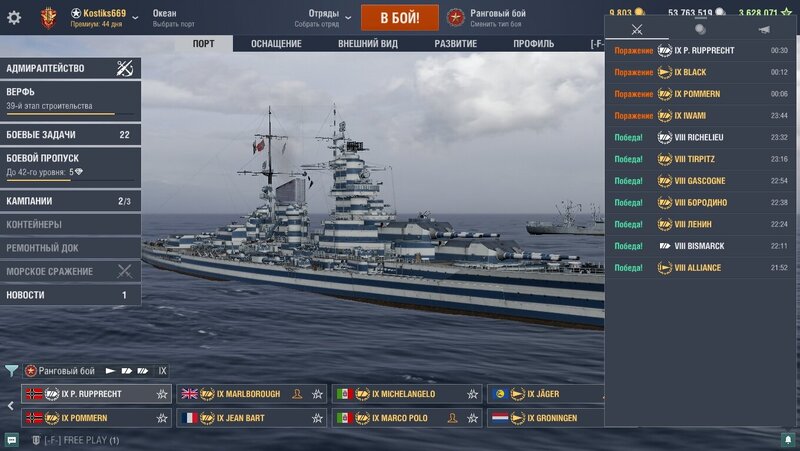
Task: Open the ВЕРФЬ shipyard panel
Action: [70, 99]
